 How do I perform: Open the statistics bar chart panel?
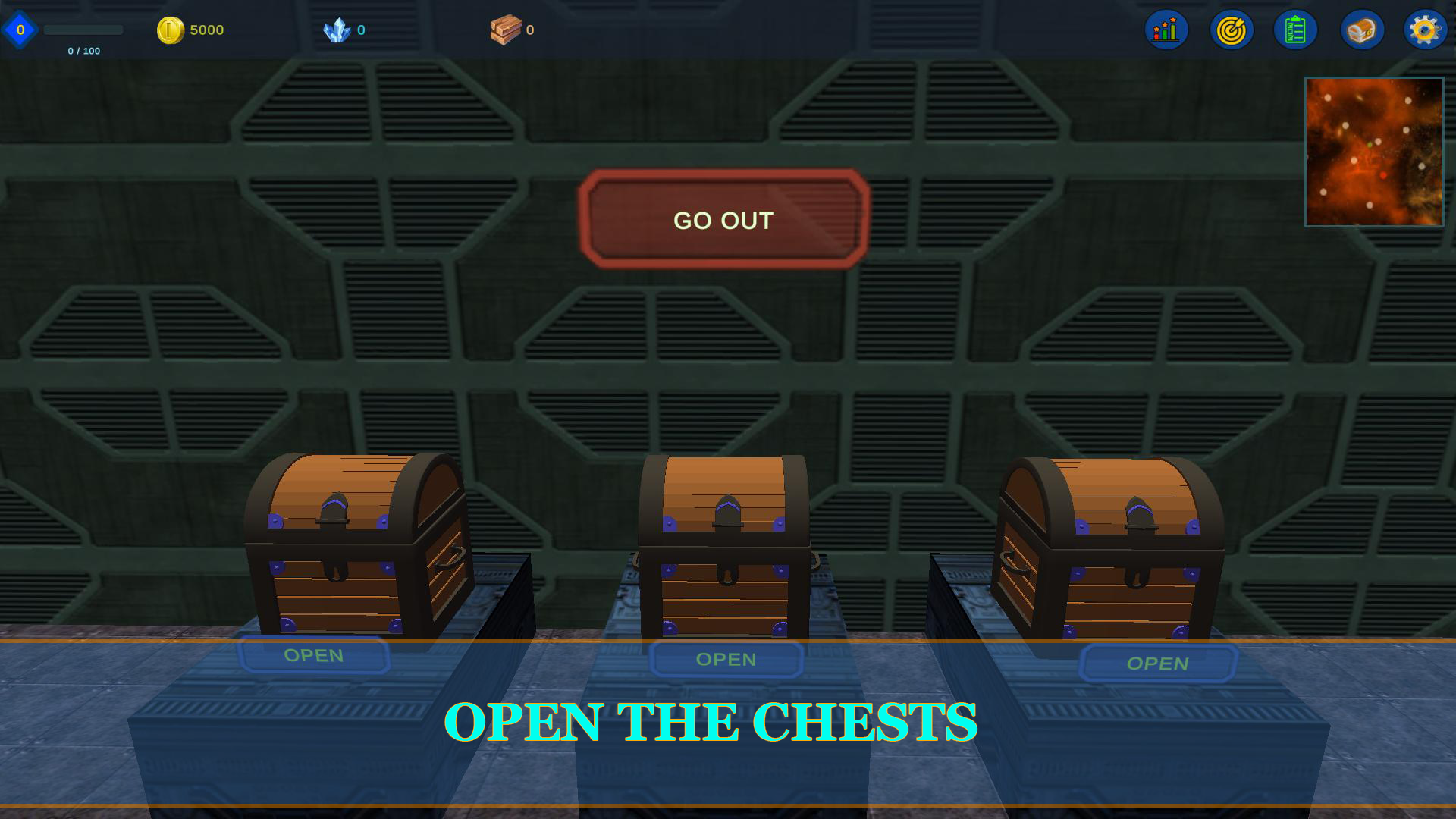tap(1166, 30)
